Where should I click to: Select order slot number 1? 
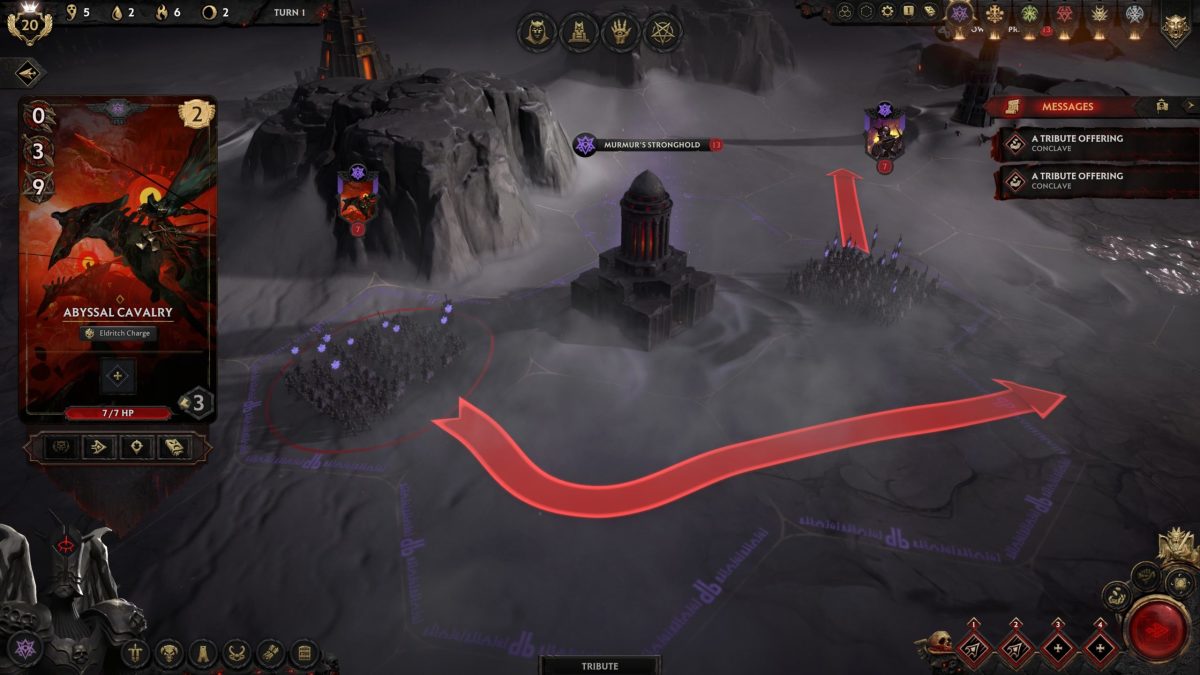[x=971, y=650]
